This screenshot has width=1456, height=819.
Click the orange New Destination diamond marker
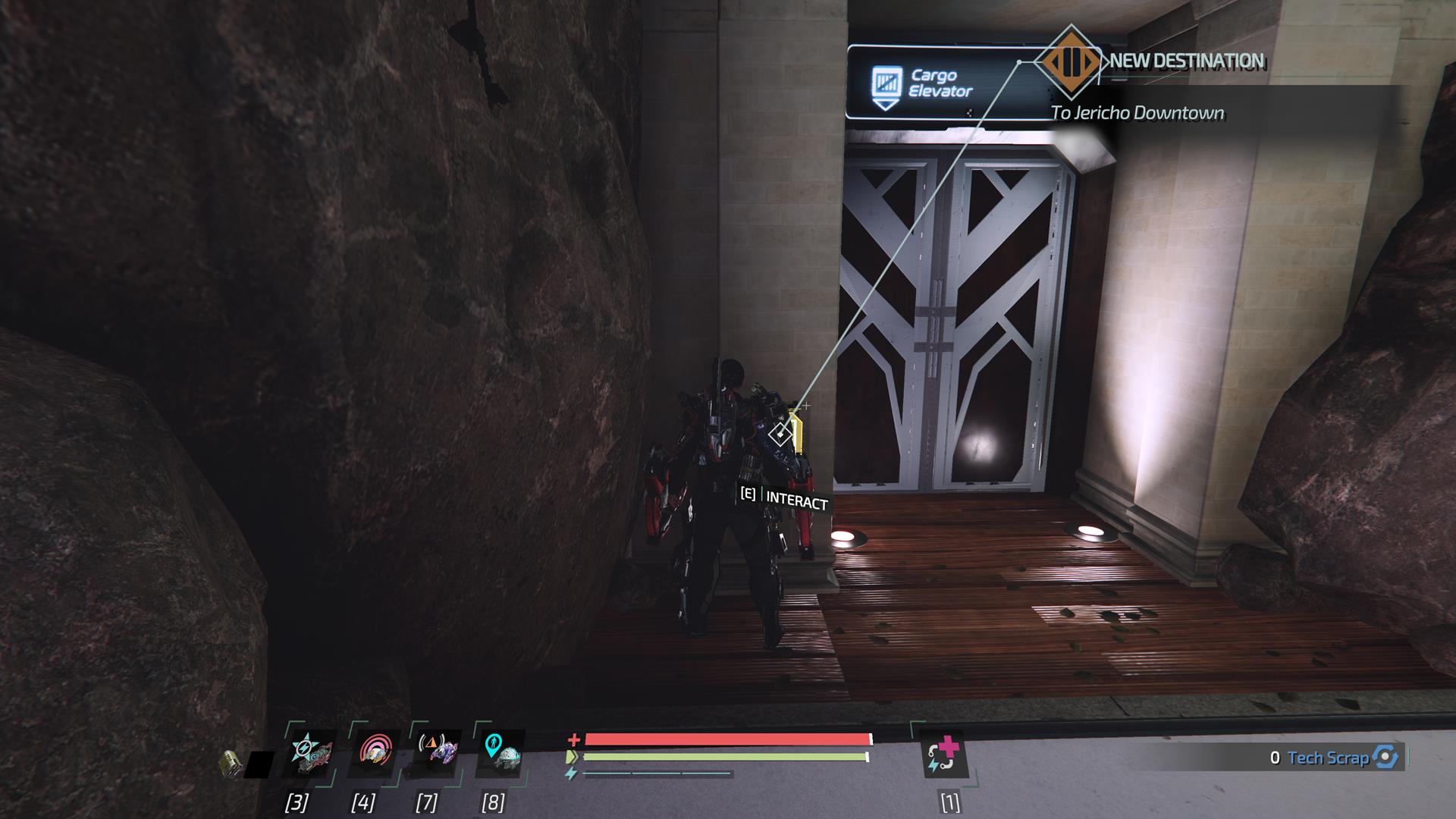(x=1072, y=61)
